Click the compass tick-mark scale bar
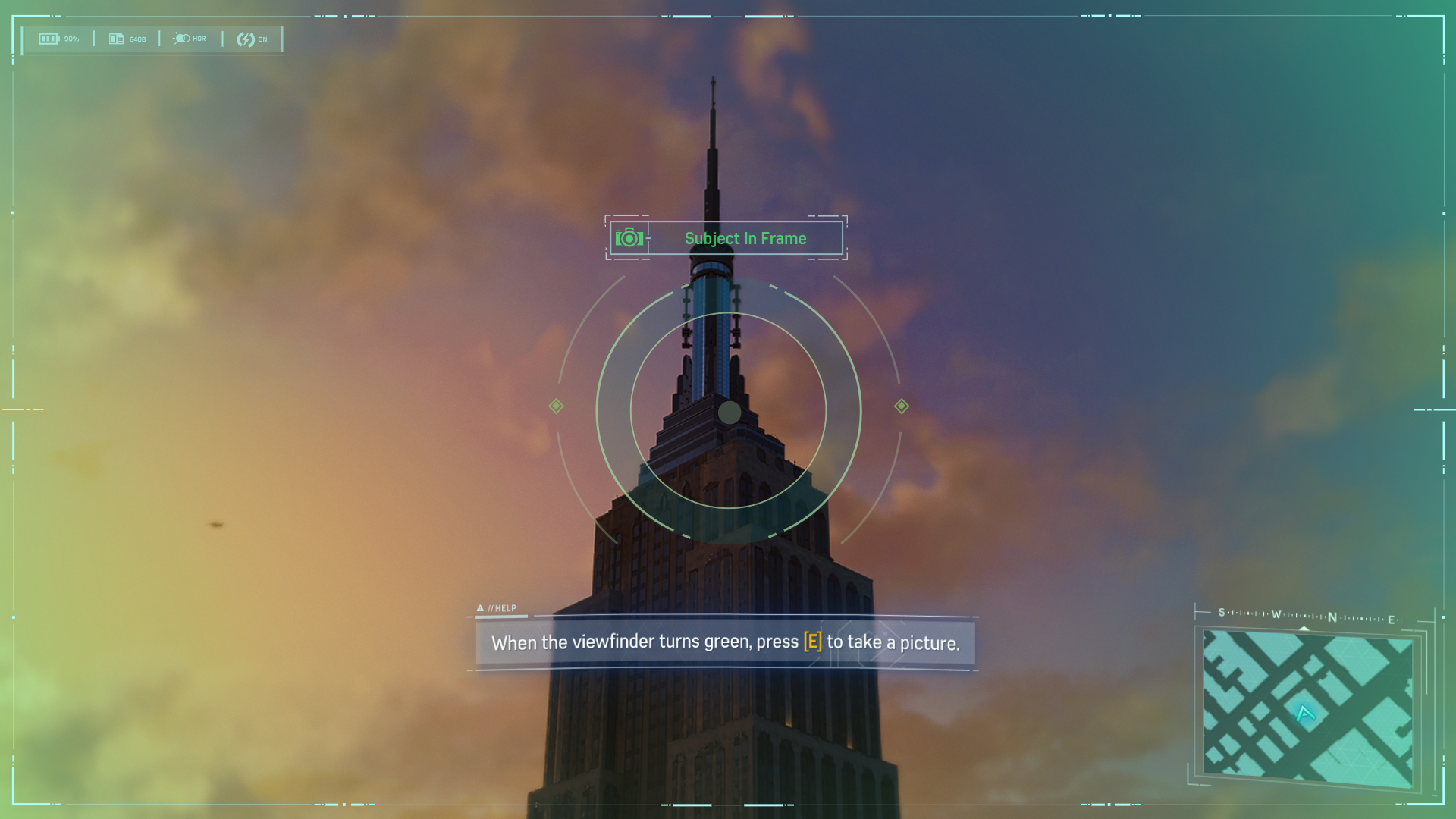 click(1304, 616)
